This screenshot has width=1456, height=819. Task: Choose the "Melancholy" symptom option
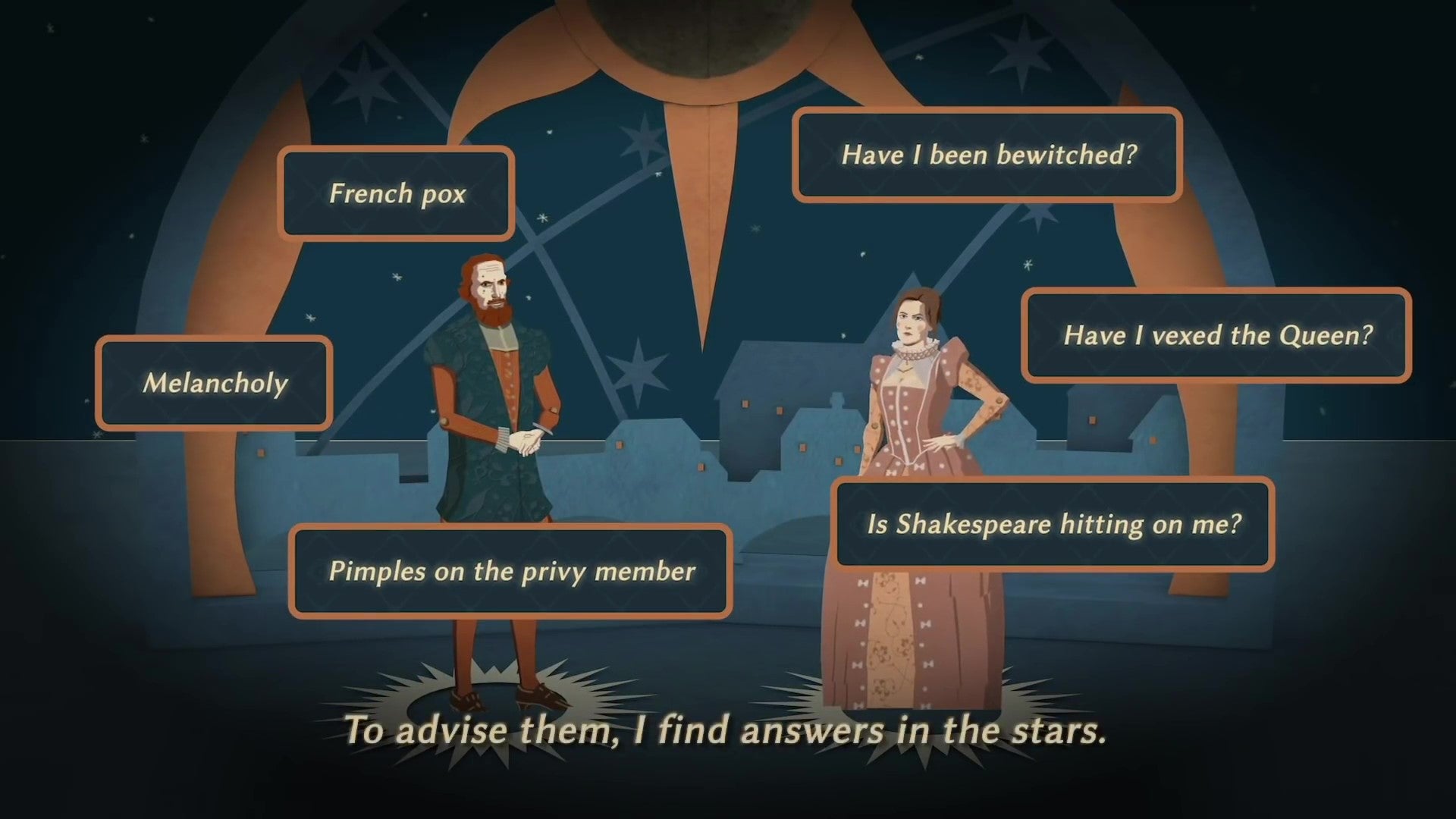(x=213, y=383)
